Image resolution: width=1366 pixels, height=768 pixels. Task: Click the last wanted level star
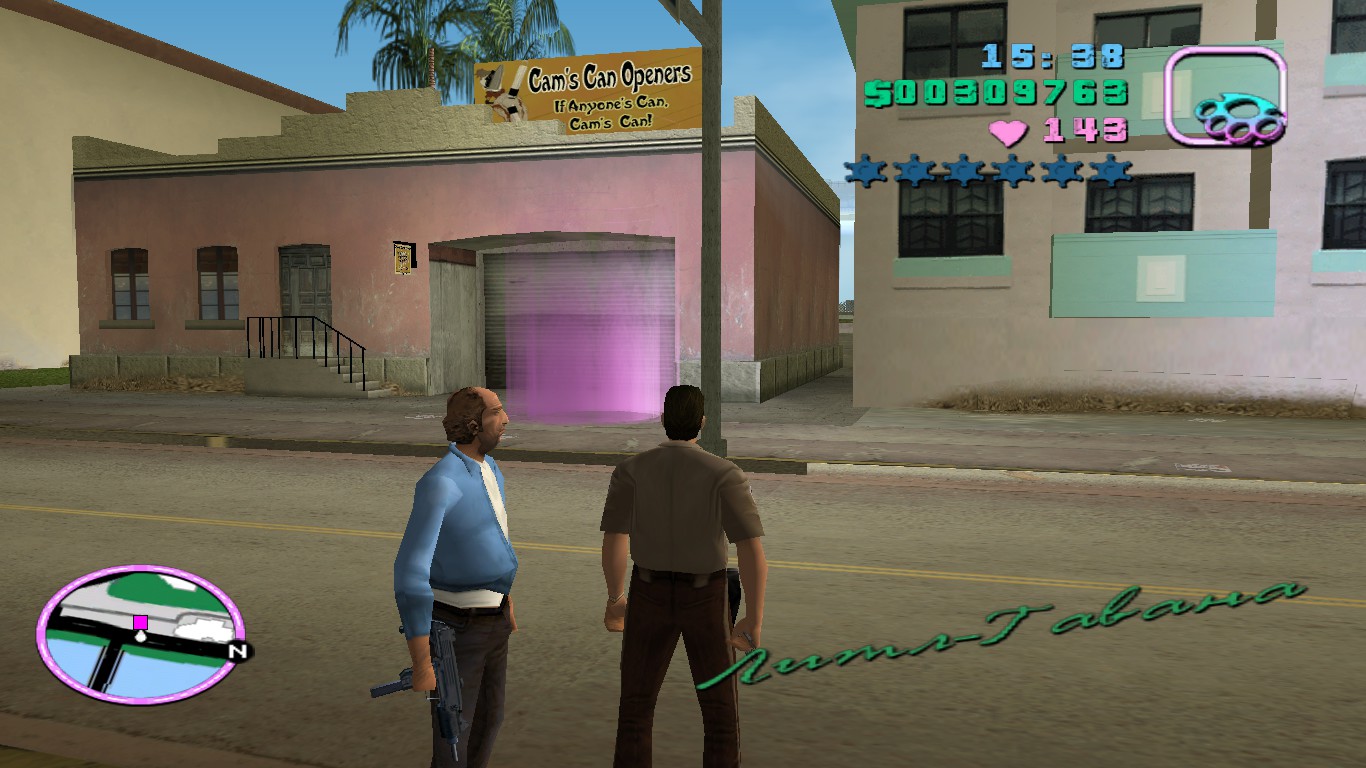pyautogui.click(x=1110, y=170)
